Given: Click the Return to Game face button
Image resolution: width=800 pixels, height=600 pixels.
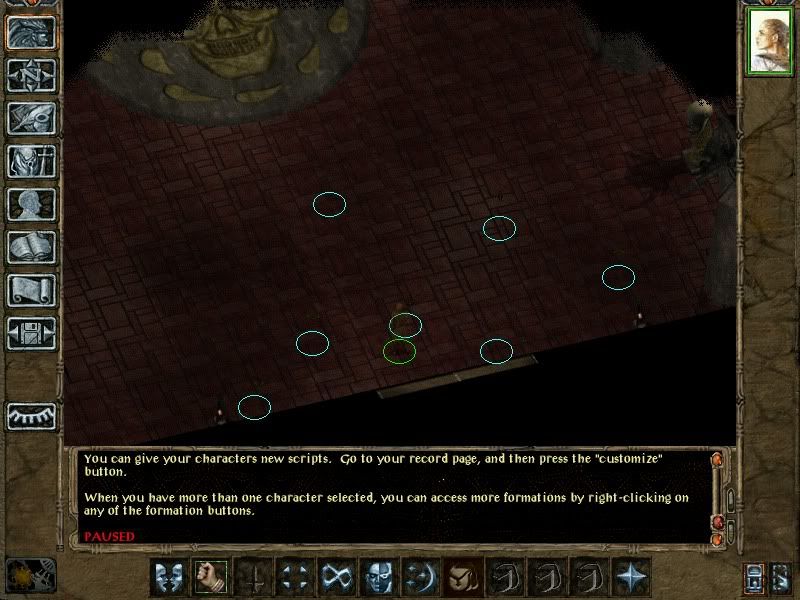Looking at the screenshot, I should [31, 32].
